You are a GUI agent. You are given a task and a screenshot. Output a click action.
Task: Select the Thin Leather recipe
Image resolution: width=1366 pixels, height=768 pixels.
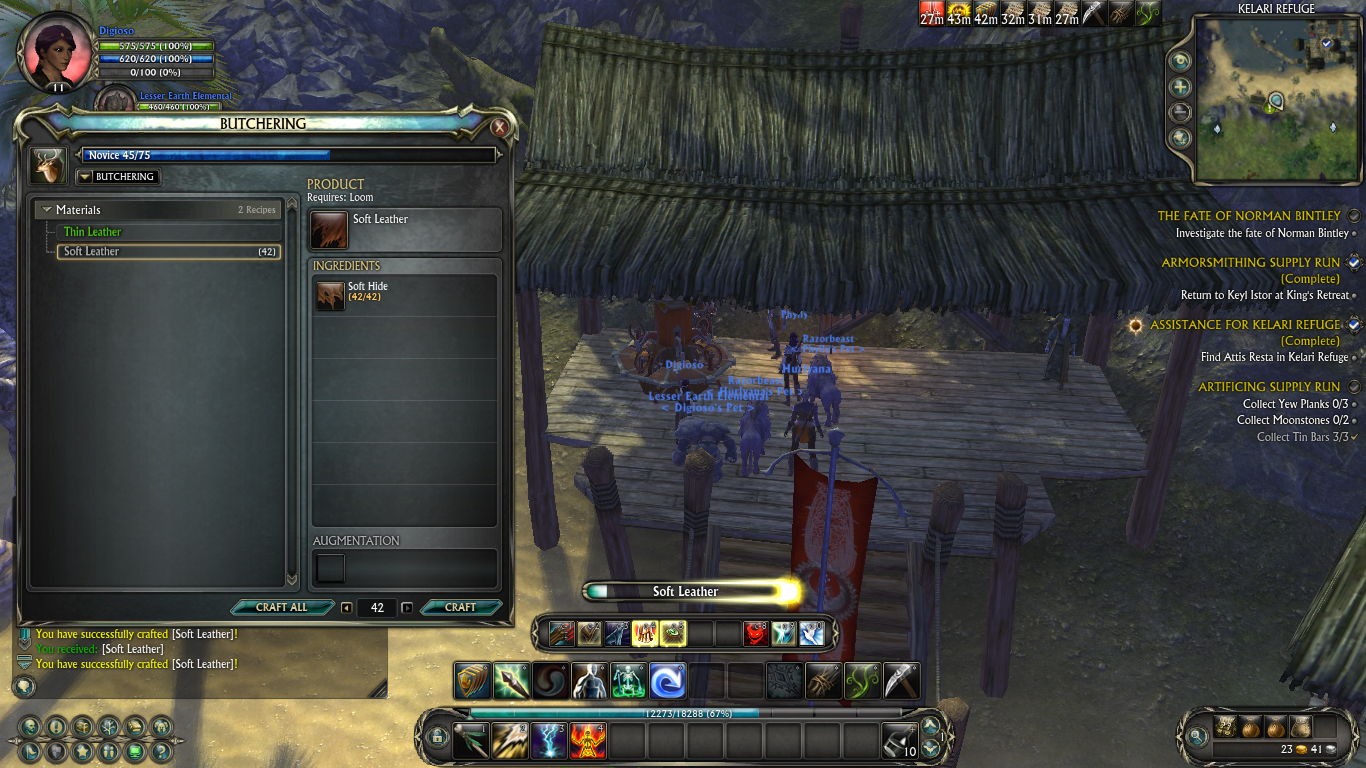[x=93, y=232]
